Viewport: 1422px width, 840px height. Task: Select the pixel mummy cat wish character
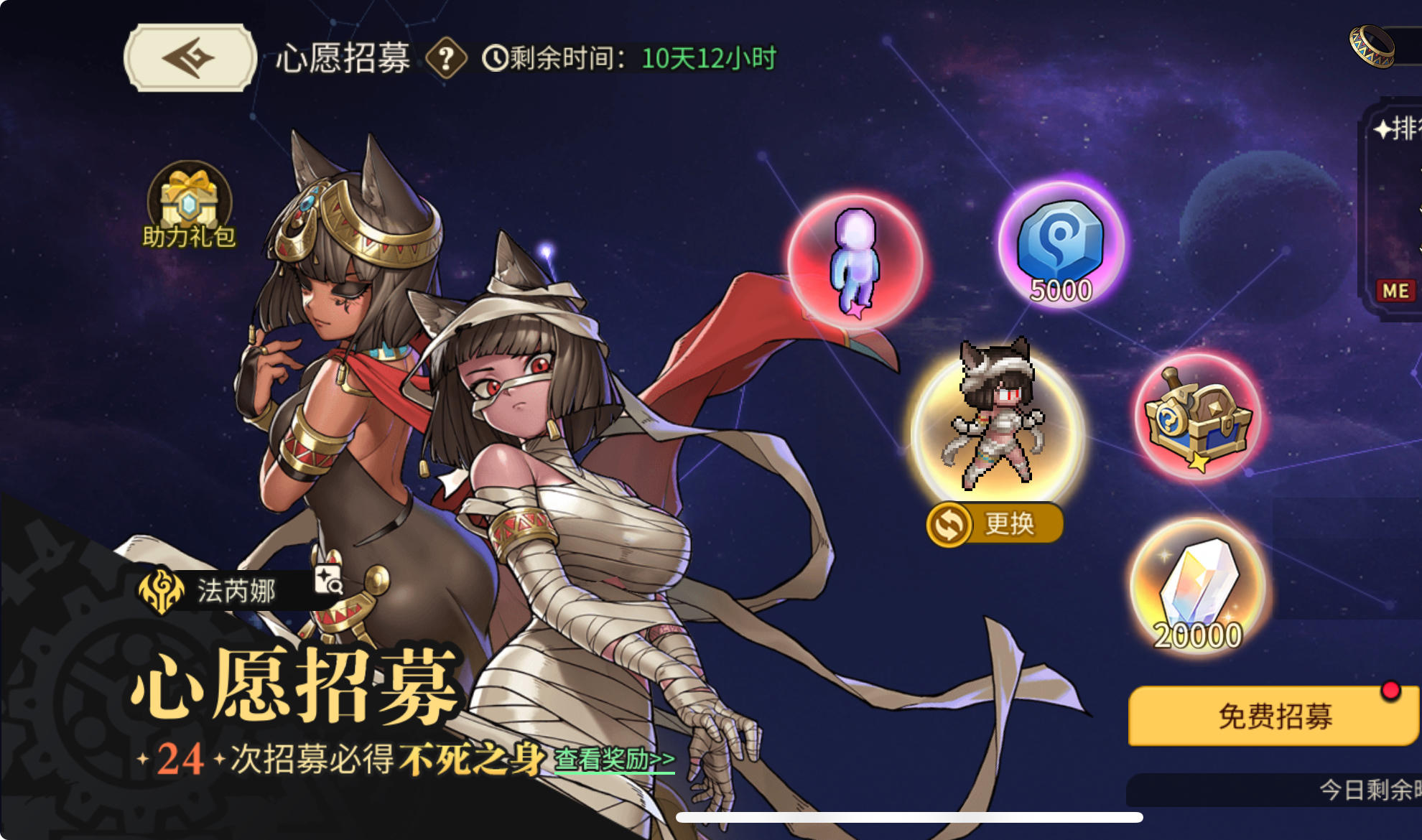coord(993,420)
